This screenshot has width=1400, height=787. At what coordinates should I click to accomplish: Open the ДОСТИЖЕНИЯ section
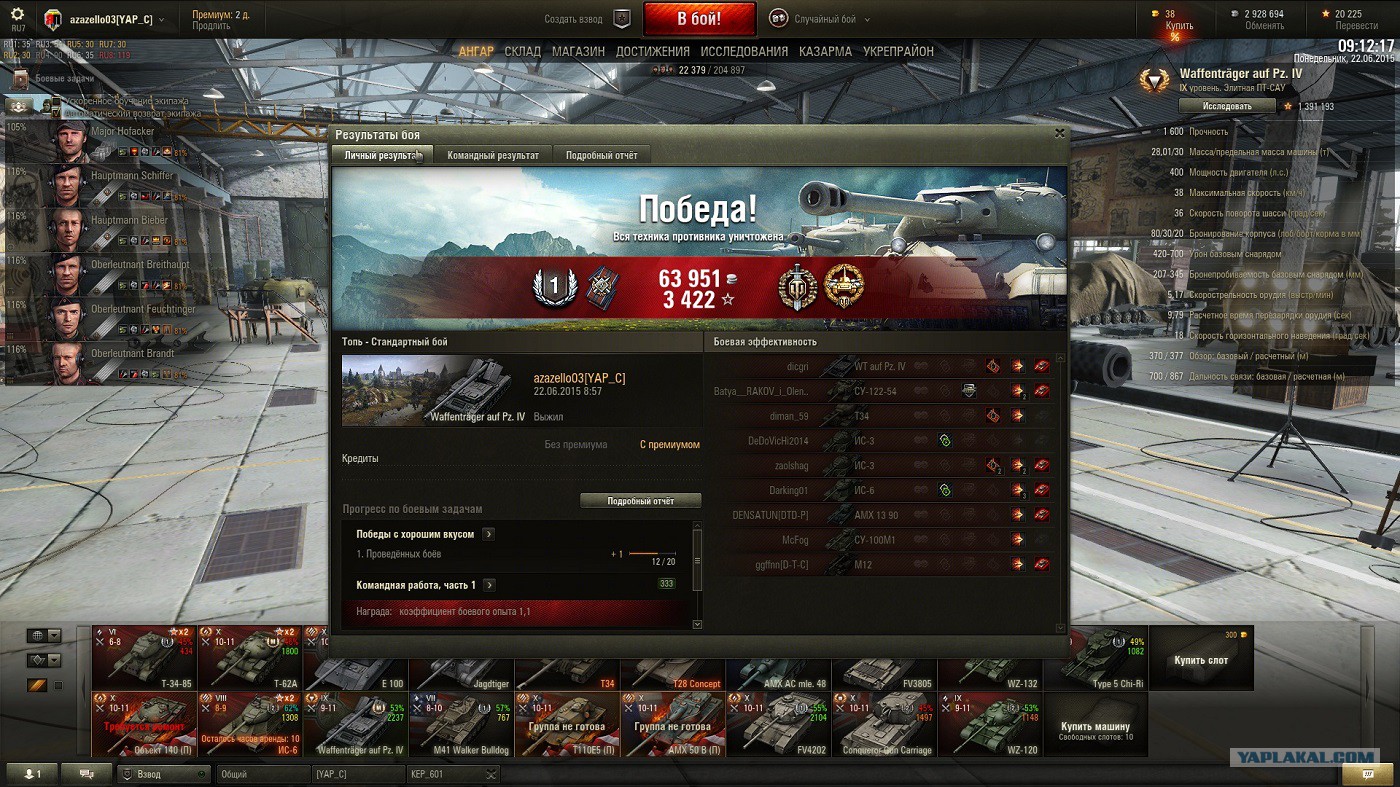[x=653, y=51]
